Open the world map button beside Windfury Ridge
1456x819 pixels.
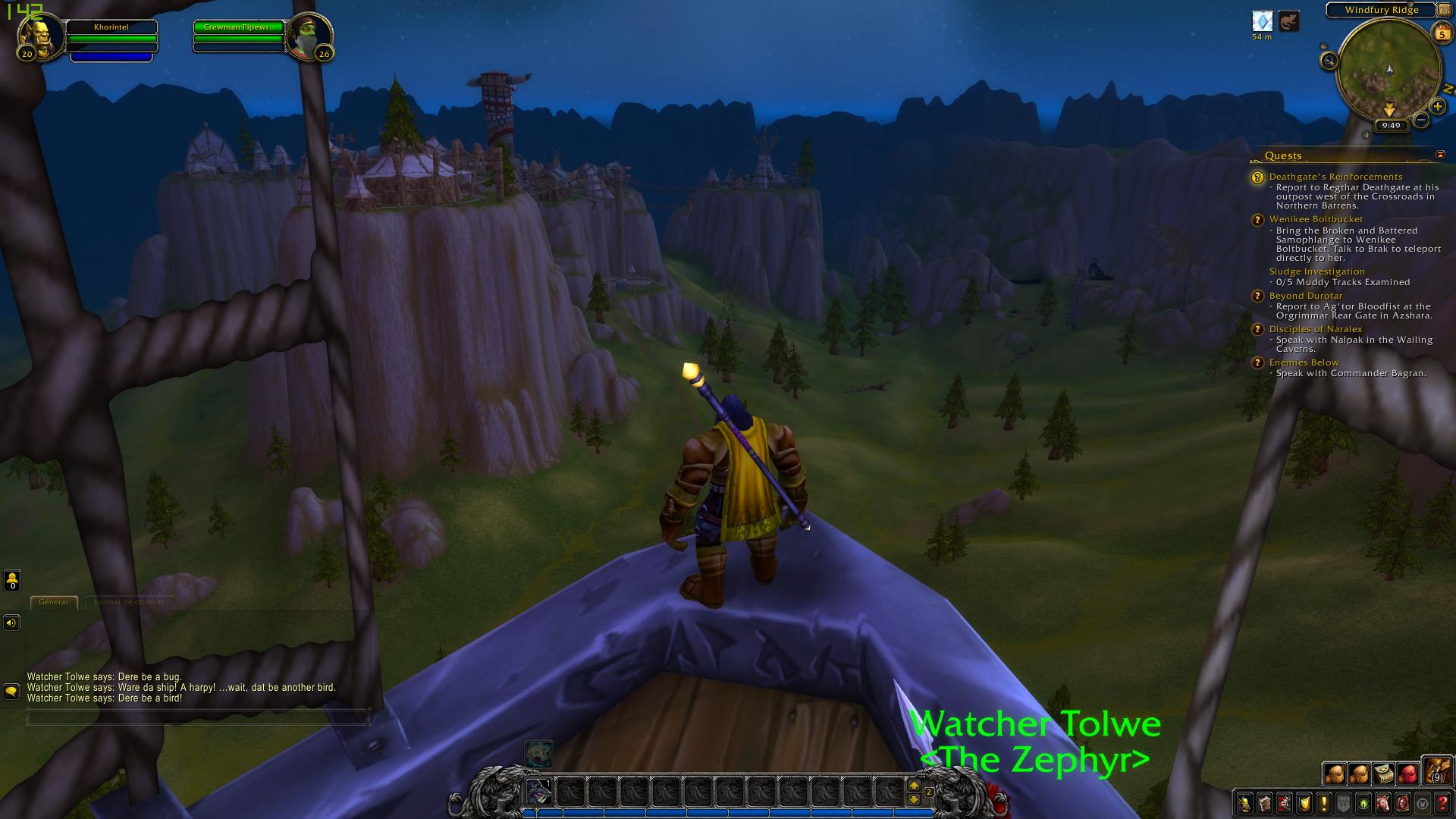(x=1444, y=10)
